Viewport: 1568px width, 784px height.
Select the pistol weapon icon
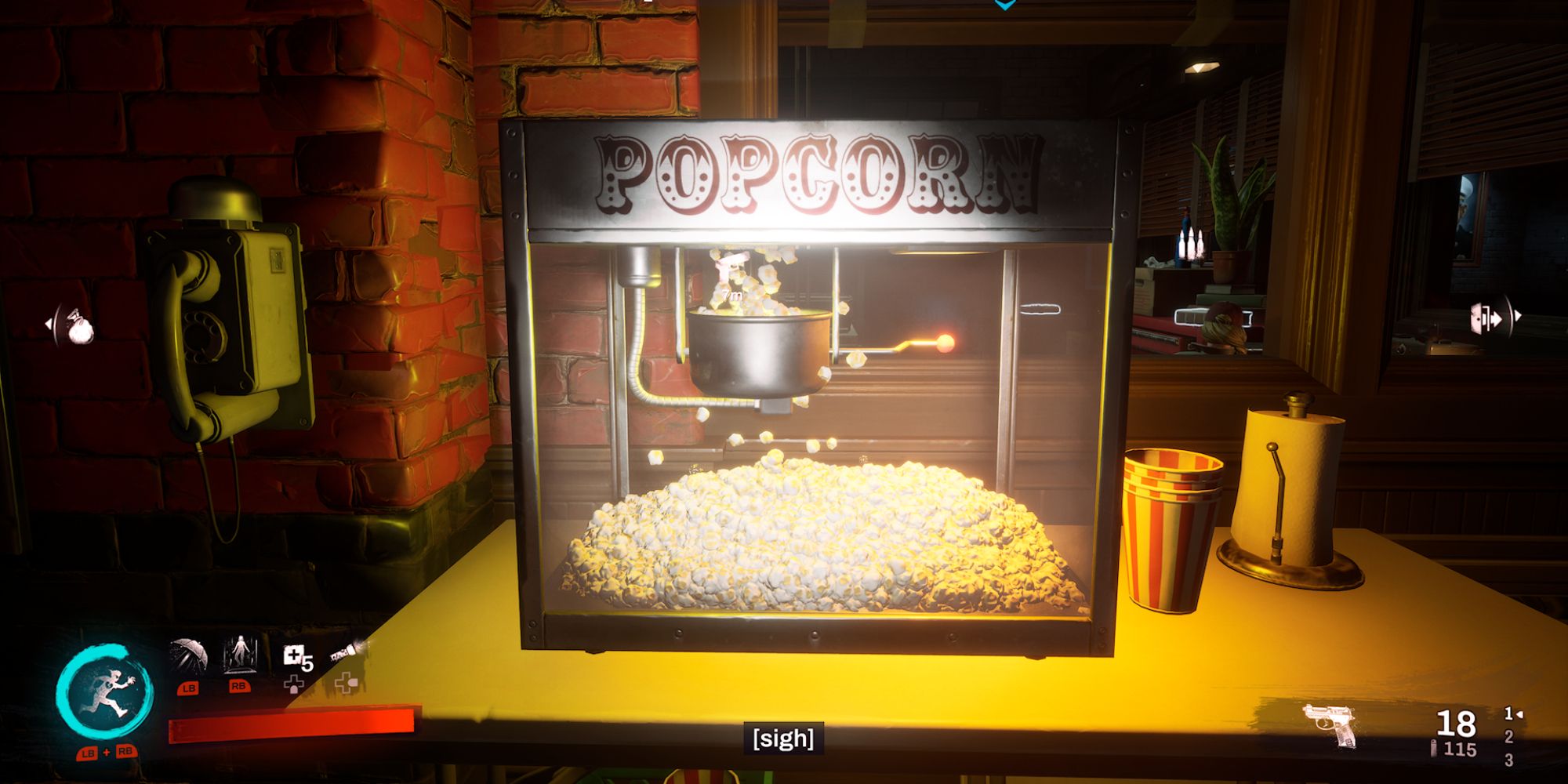[1330, 724]
